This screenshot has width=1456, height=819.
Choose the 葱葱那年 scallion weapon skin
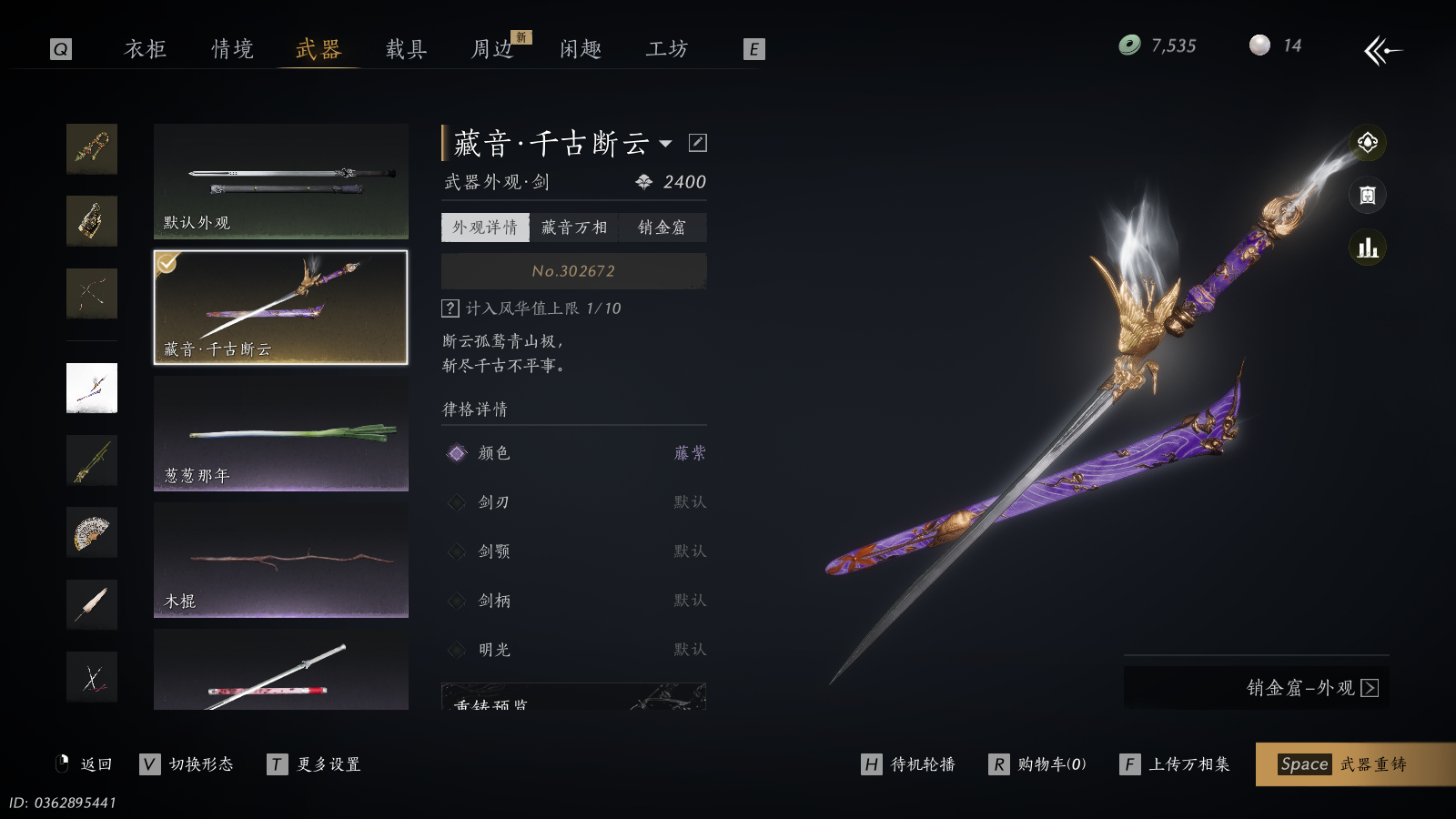click(x=280, y=434)
